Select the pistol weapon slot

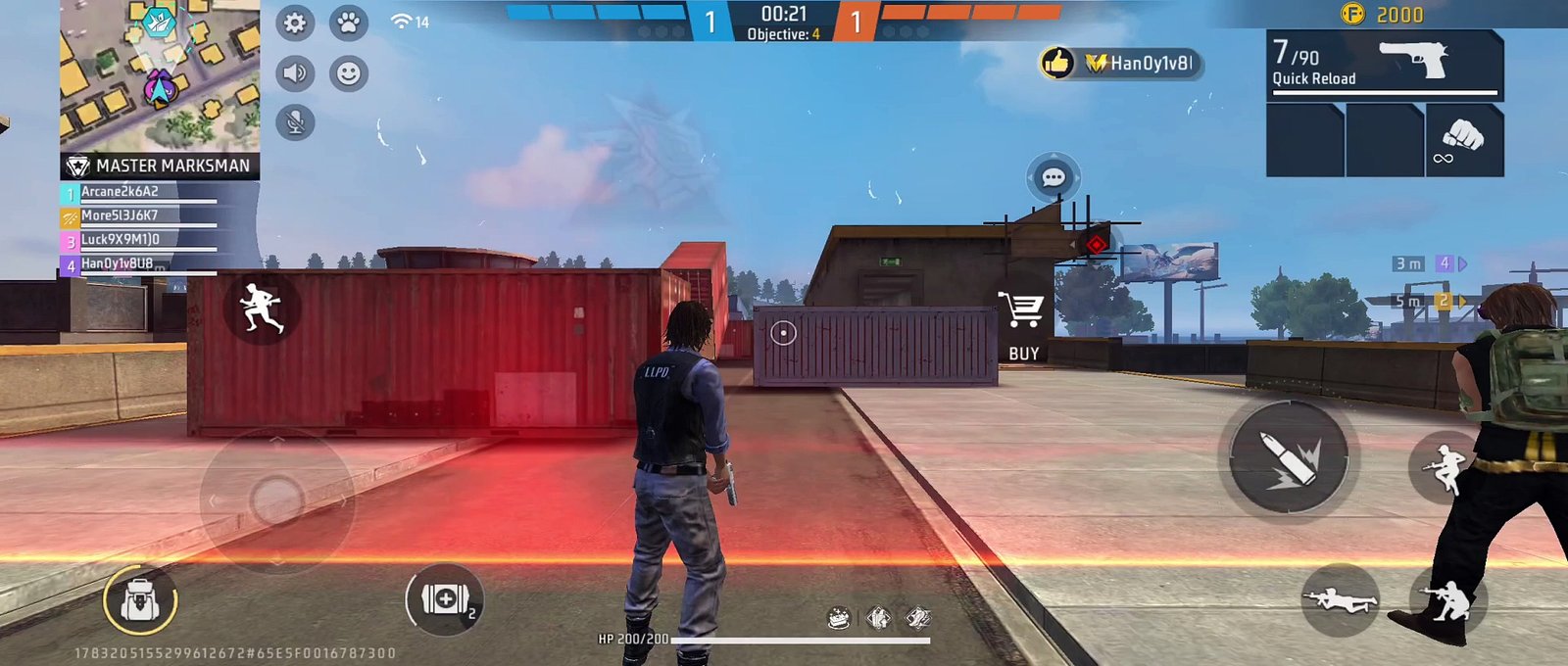tap(1384, 64)
